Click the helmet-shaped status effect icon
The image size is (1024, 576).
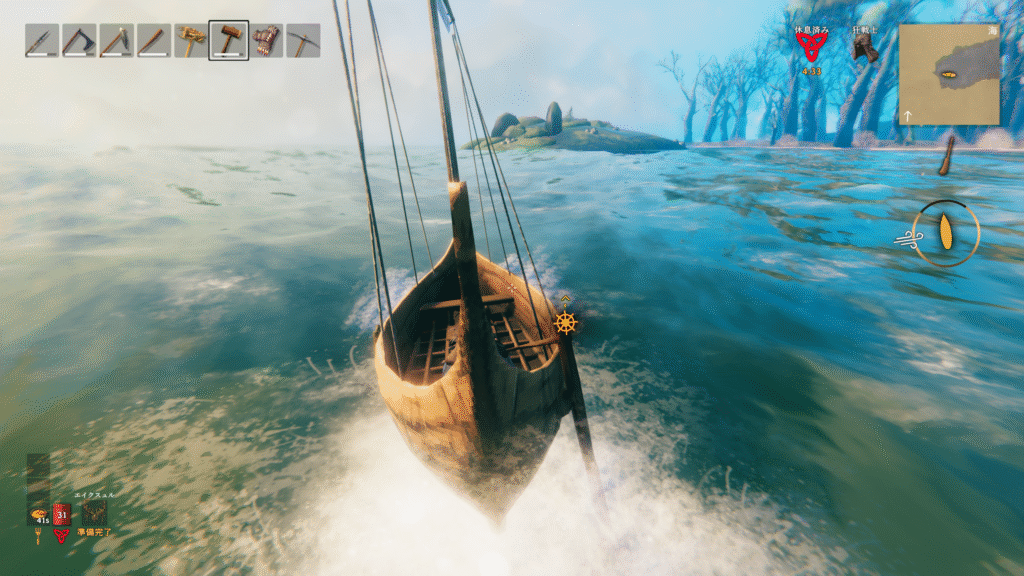pos(864,49)
